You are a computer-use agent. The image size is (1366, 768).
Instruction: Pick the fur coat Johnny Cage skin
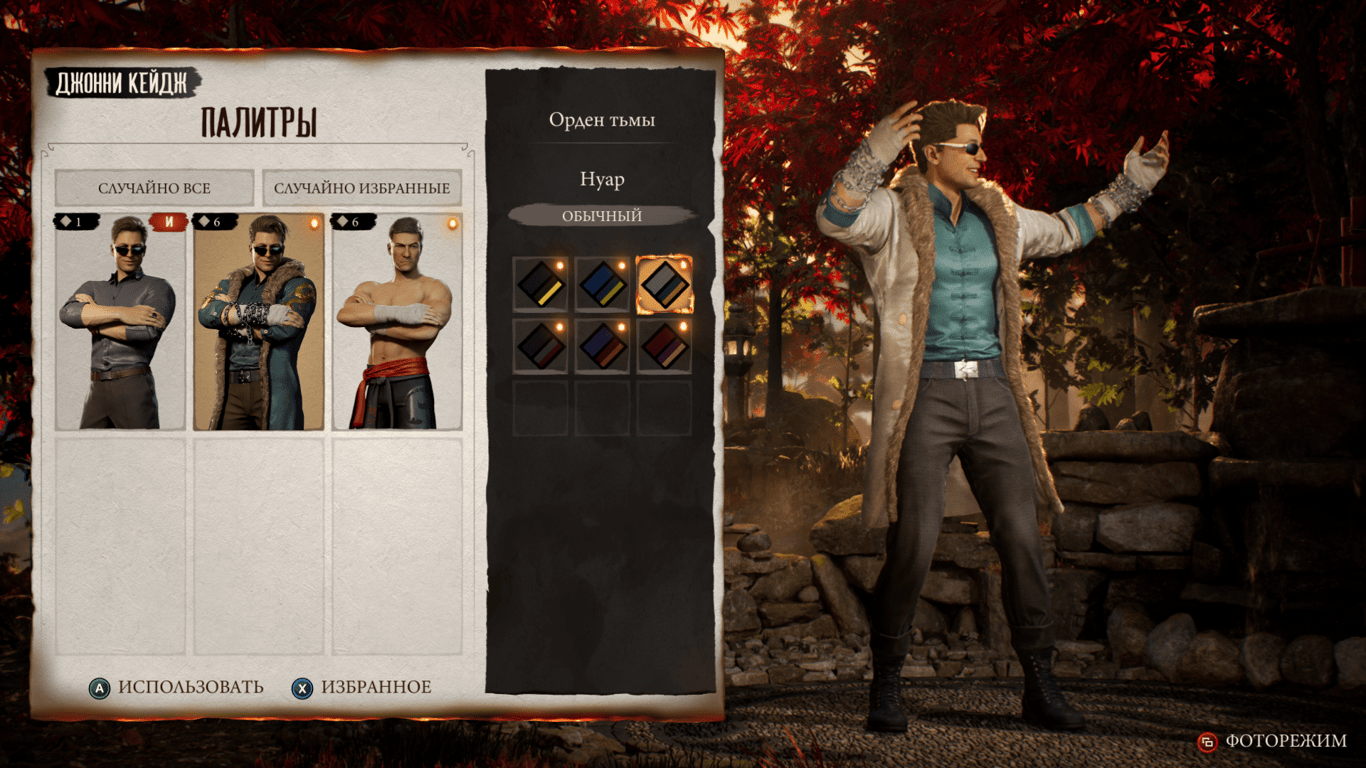tap(258, 322)
